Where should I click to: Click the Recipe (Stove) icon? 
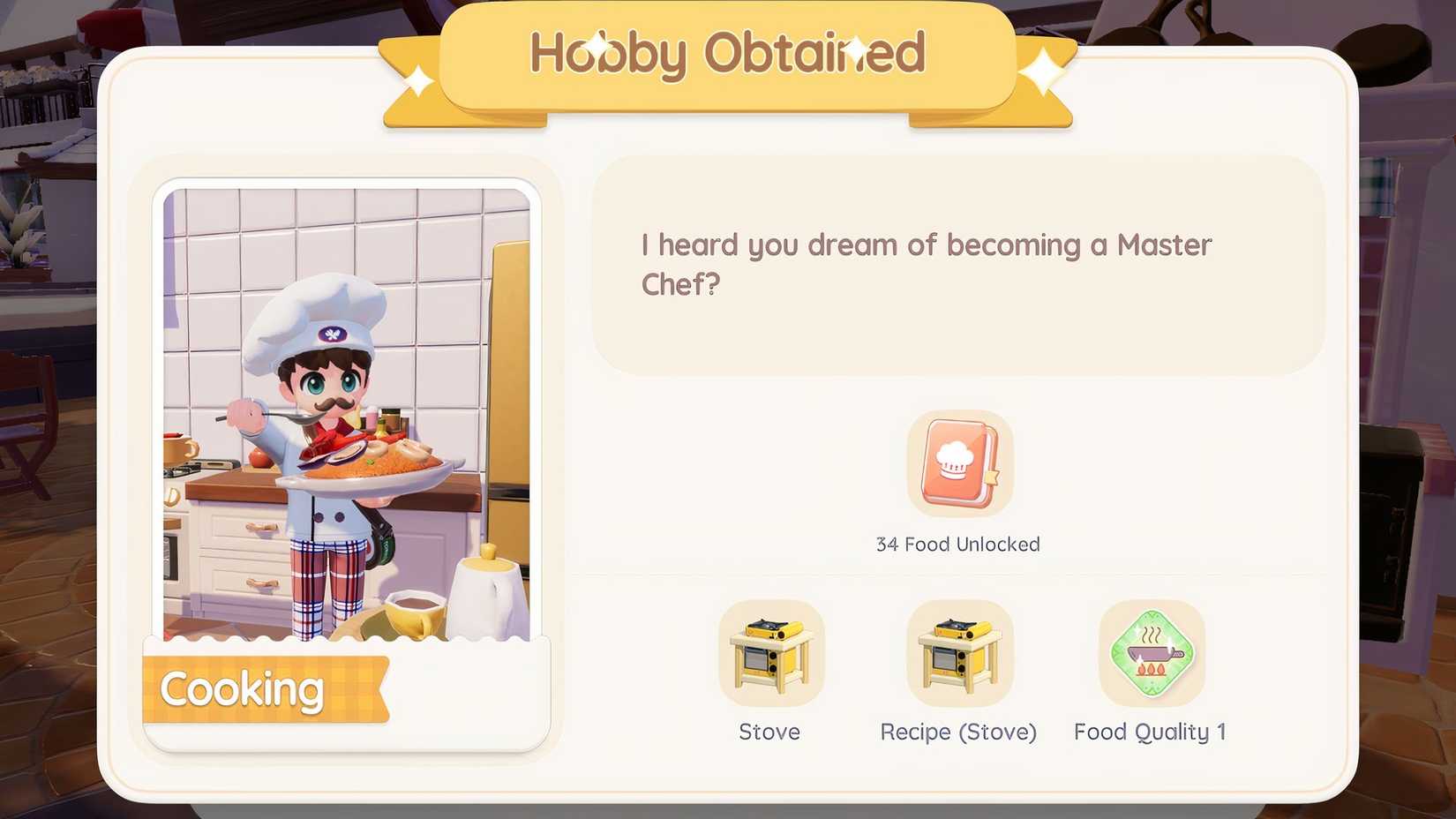pos(959,653)
